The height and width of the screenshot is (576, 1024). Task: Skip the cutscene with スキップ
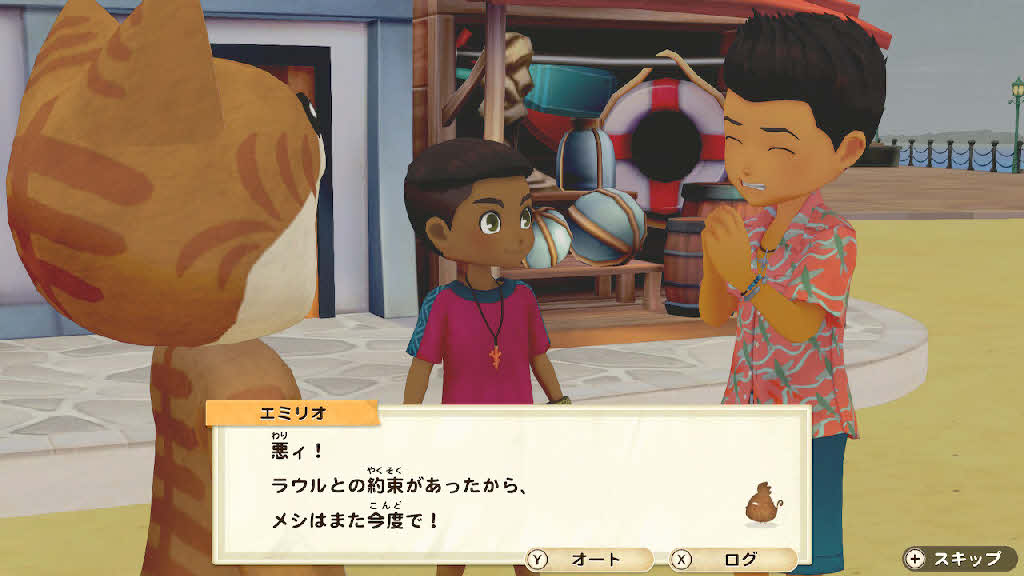point(958,559)
